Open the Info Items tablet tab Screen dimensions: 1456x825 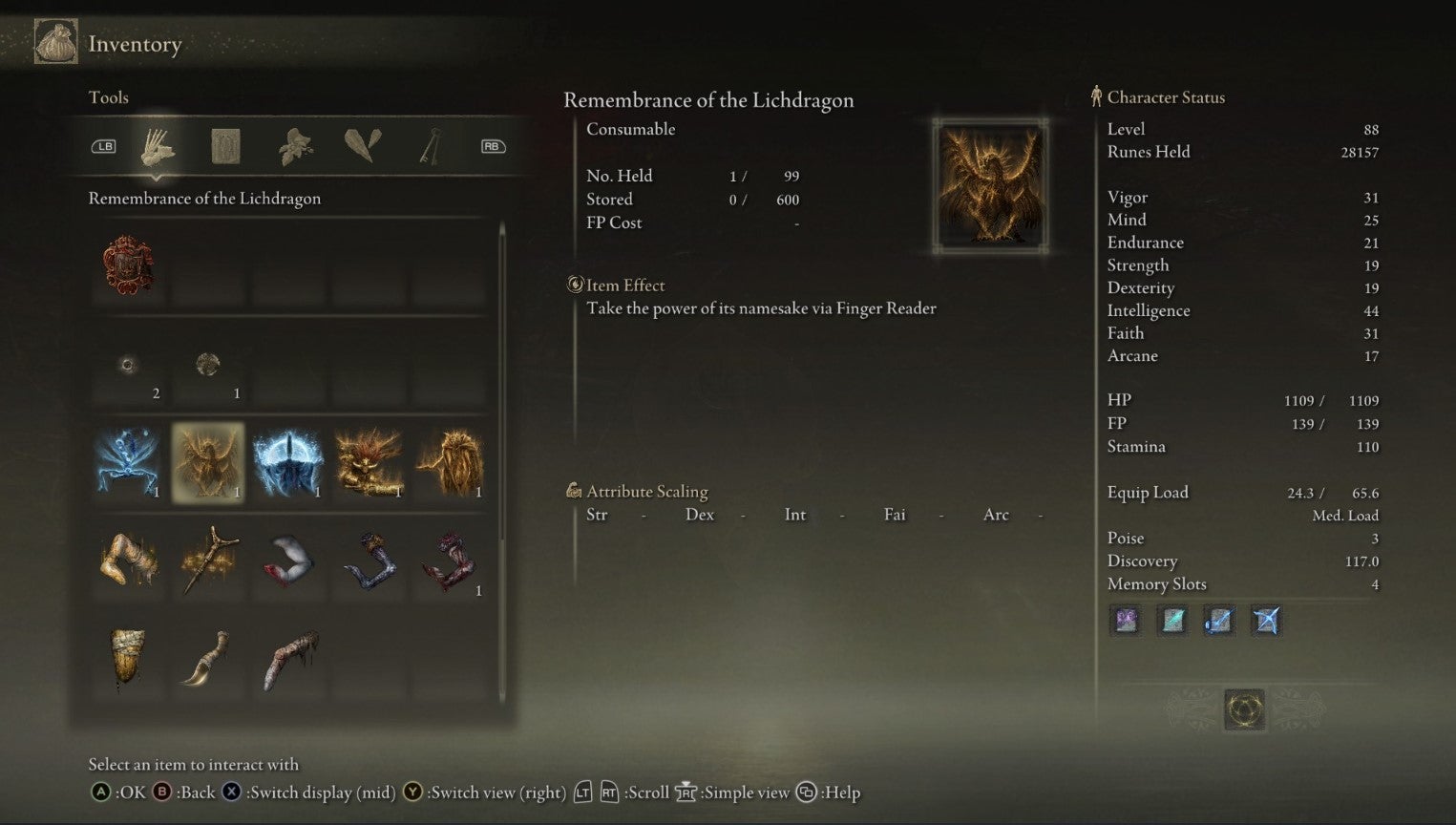pyautogui.click(x=225, y=145)
